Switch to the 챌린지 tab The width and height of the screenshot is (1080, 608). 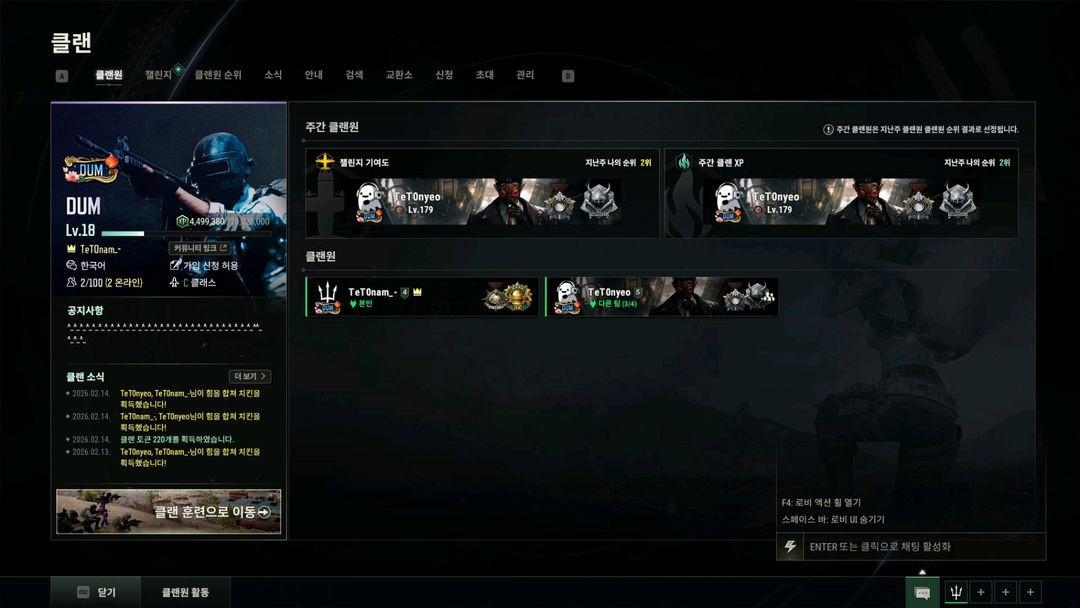[159, 75]
